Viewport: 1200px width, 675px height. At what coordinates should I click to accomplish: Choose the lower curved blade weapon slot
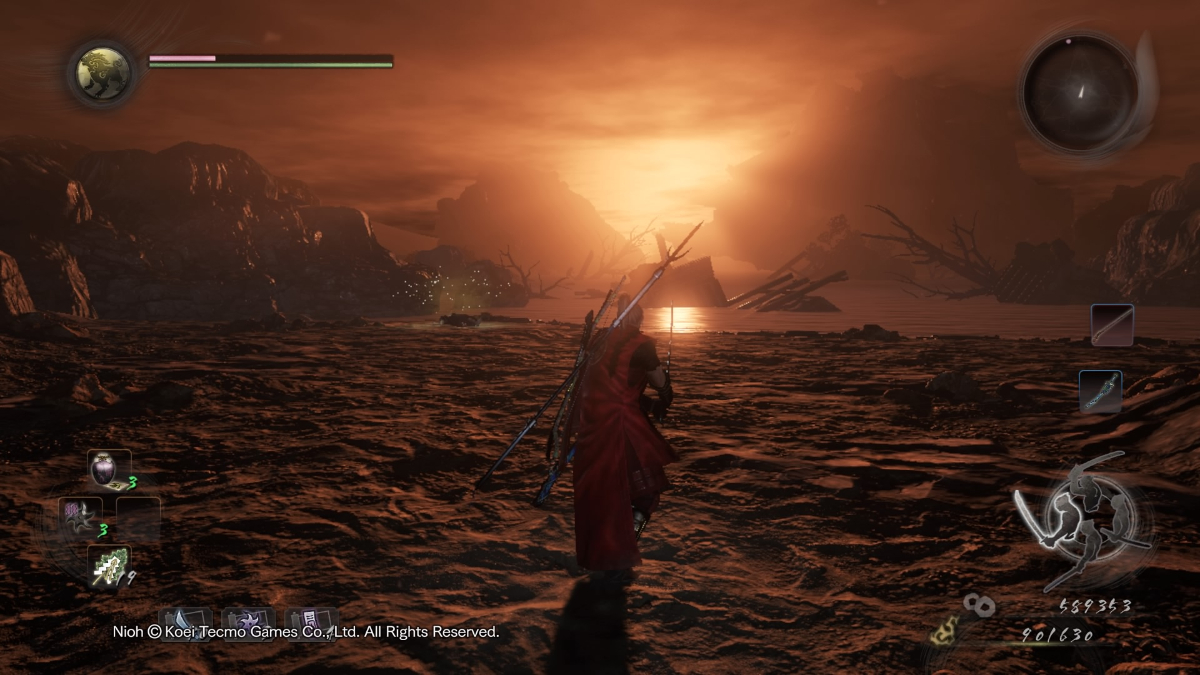pos(1100,391)
